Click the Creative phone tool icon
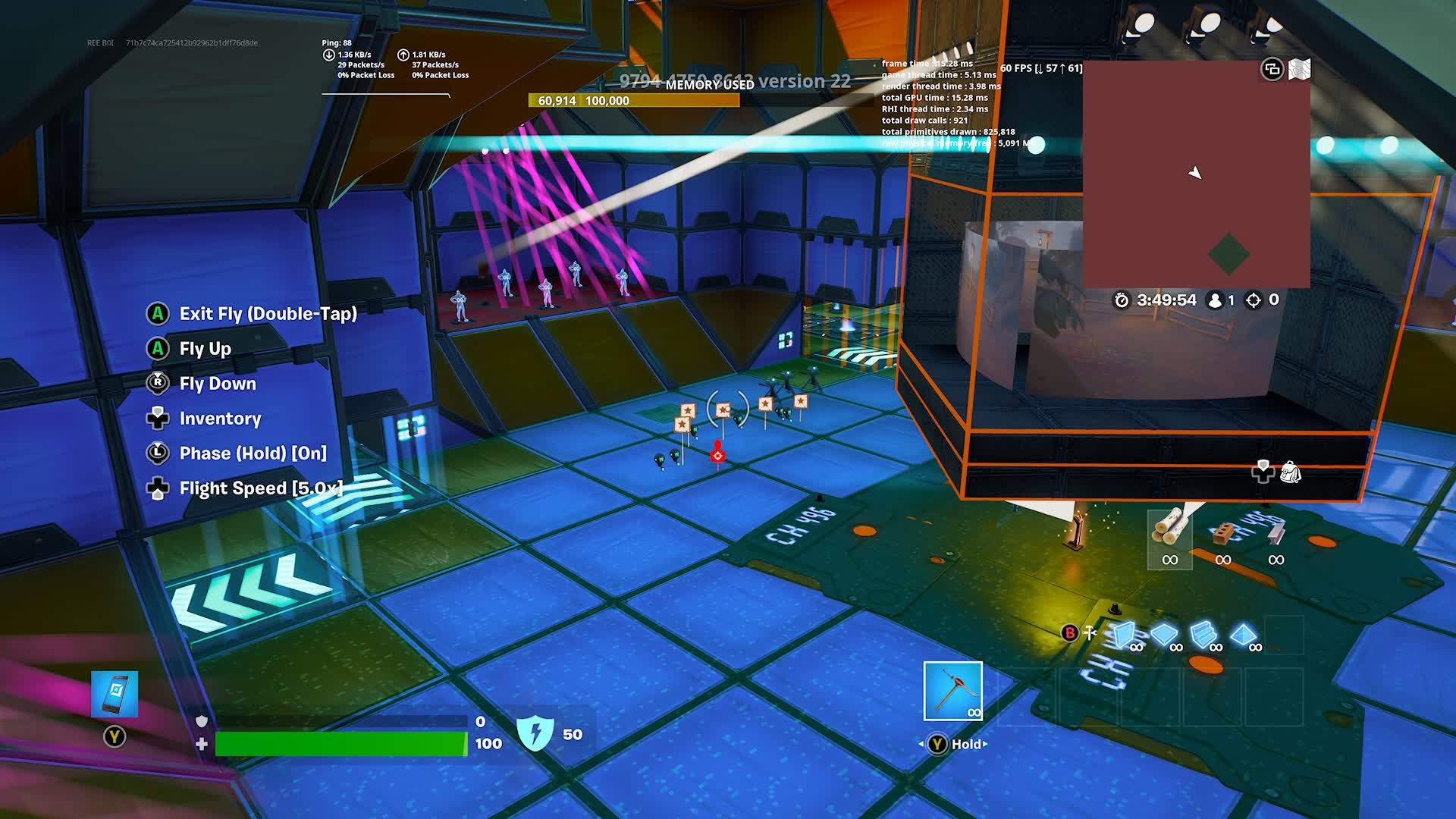This screenshot has height=819, width=1456. coord(115,694)
